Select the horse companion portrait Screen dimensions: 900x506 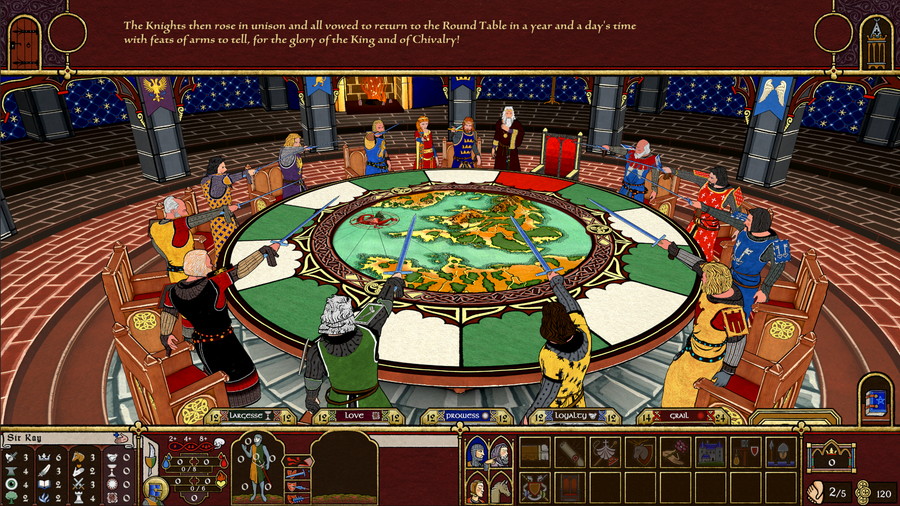tap(501, 487)
